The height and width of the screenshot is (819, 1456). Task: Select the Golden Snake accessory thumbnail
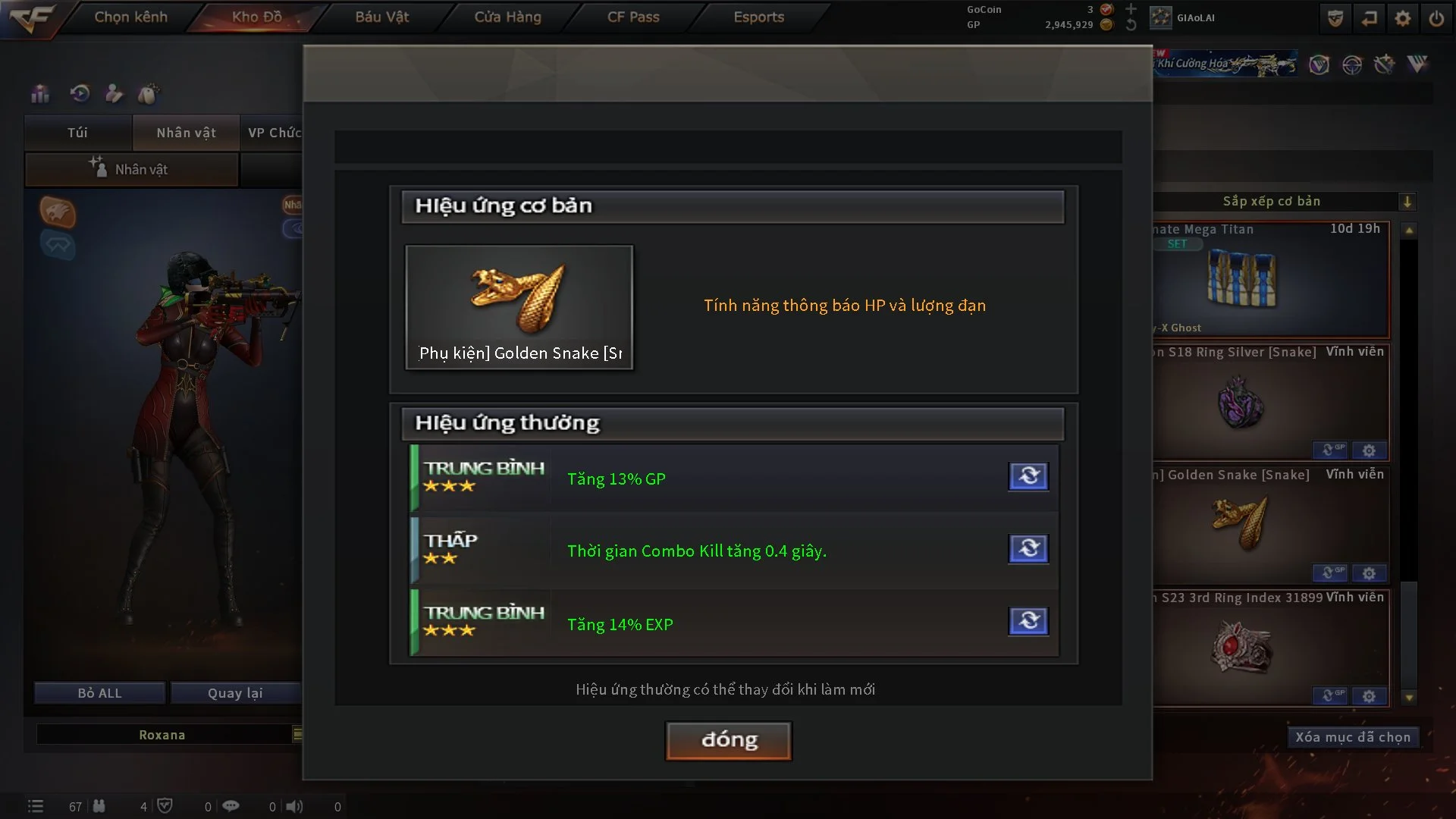click(x=519, y=306)
